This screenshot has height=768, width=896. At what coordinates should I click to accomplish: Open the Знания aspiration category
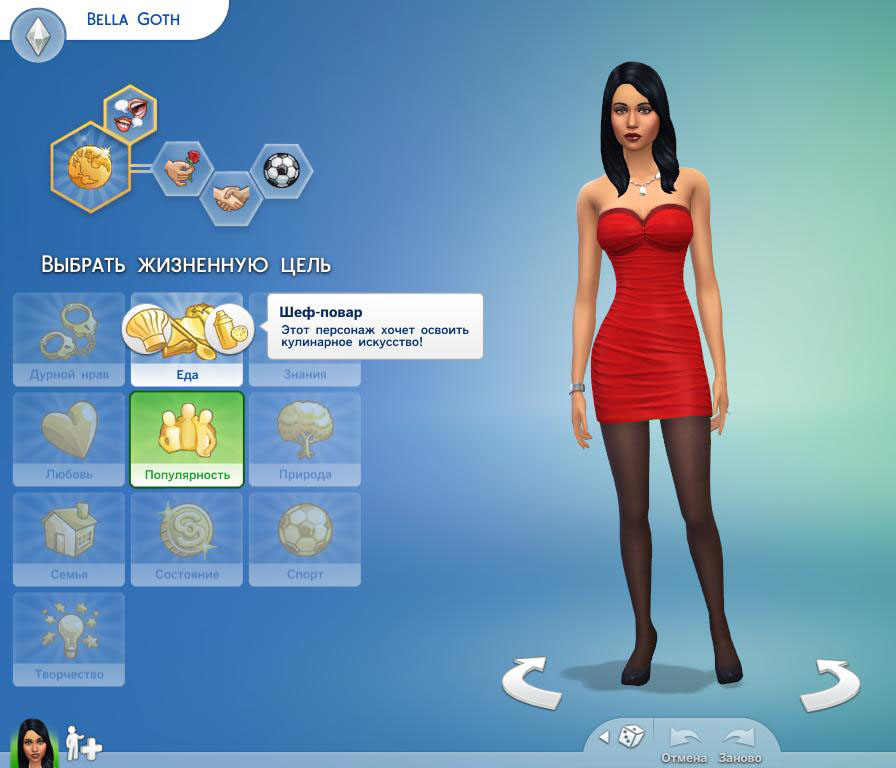[305, 374]
